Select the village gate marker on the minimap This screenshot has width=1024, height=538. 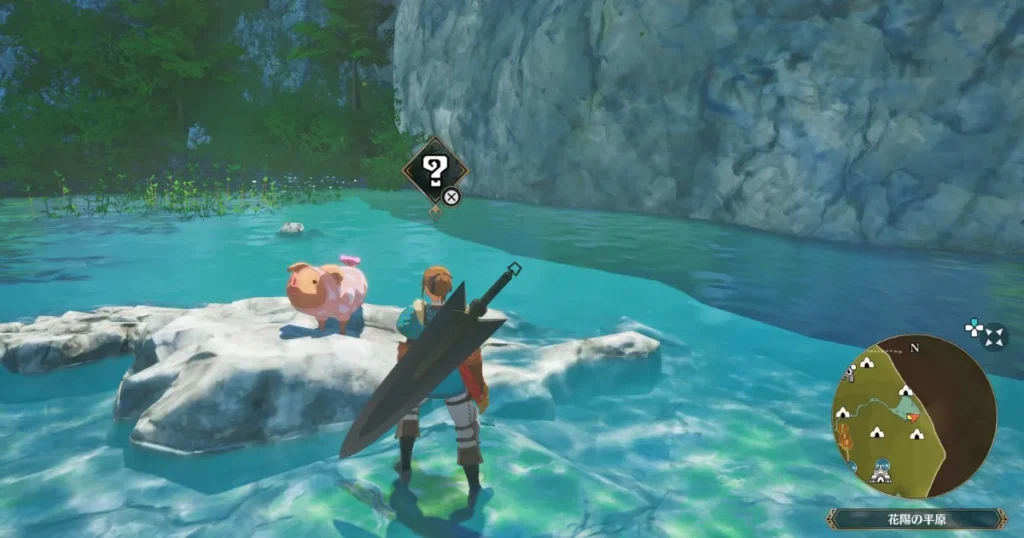pos(881,472)
